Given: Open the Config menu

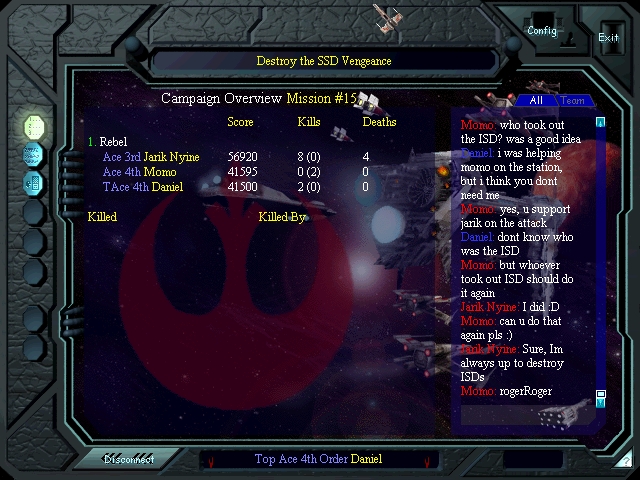Looking at the screenshot, I should click(542, 30).
